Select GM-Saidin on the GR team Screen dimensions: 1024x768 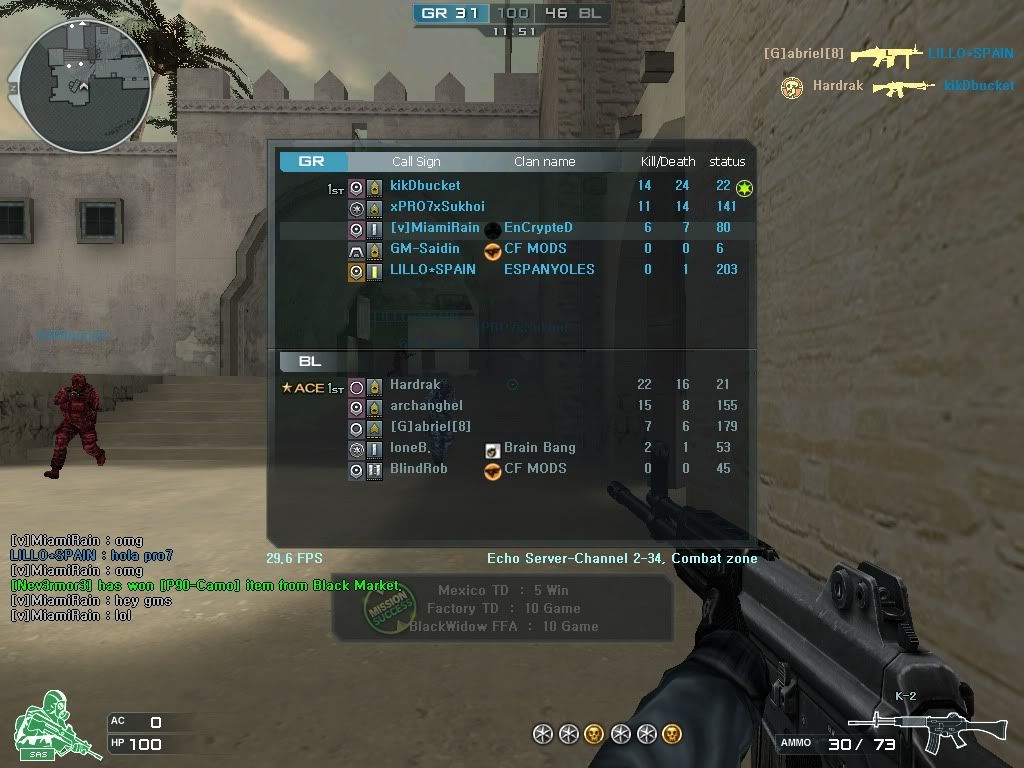coord(425,249)
